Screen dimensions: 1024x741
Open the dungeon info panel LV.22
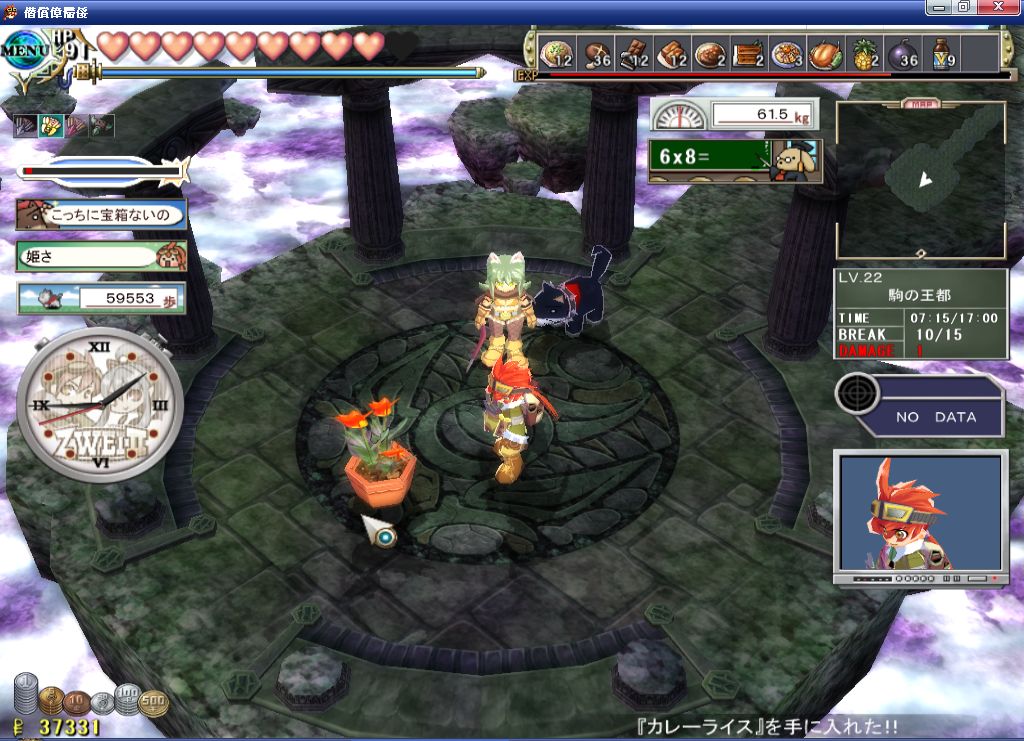(x=920, y=313)
